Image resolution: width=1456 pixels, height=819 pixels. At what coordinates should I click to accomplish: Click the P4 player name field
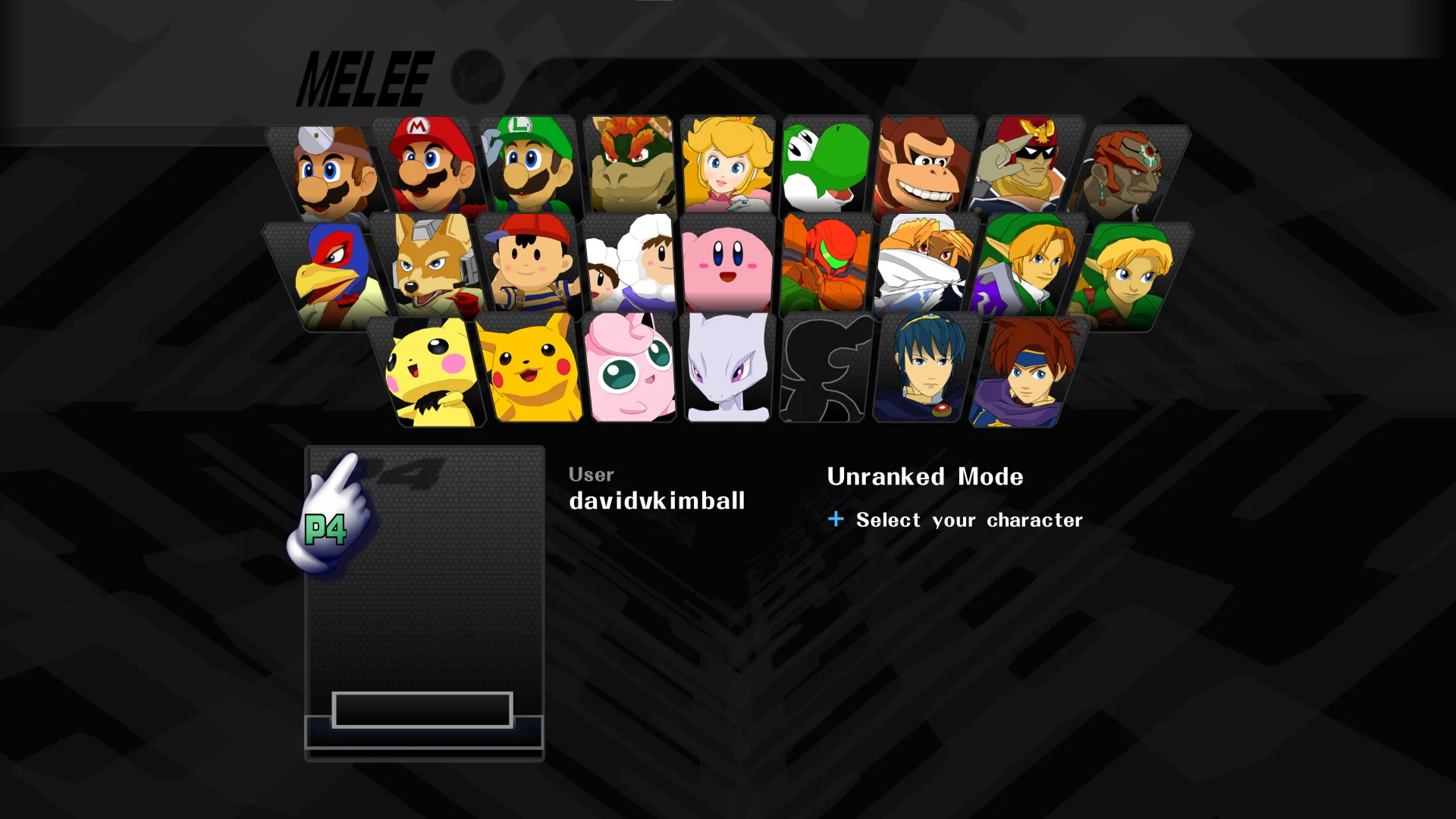pyautogui.click(x=422, y=709)
